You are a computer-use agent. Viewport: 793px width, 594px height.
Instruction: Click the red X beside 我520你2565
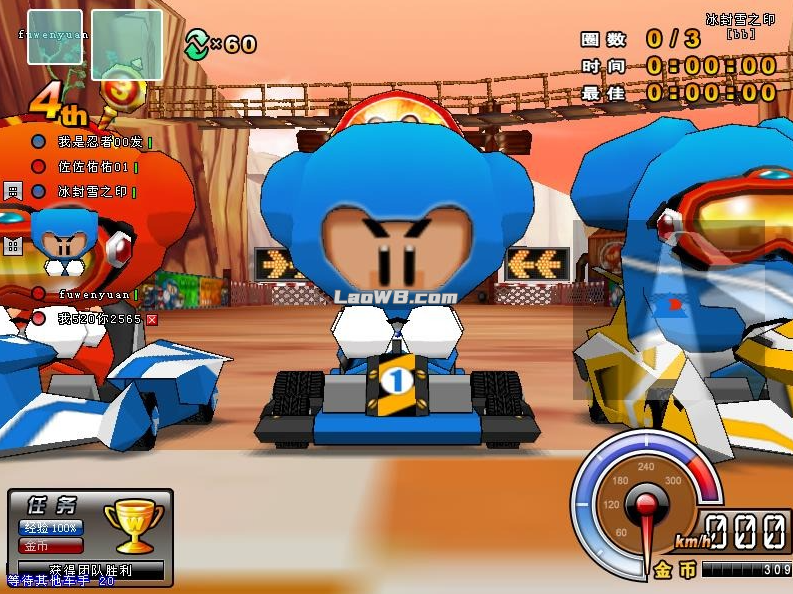point(152,319)
